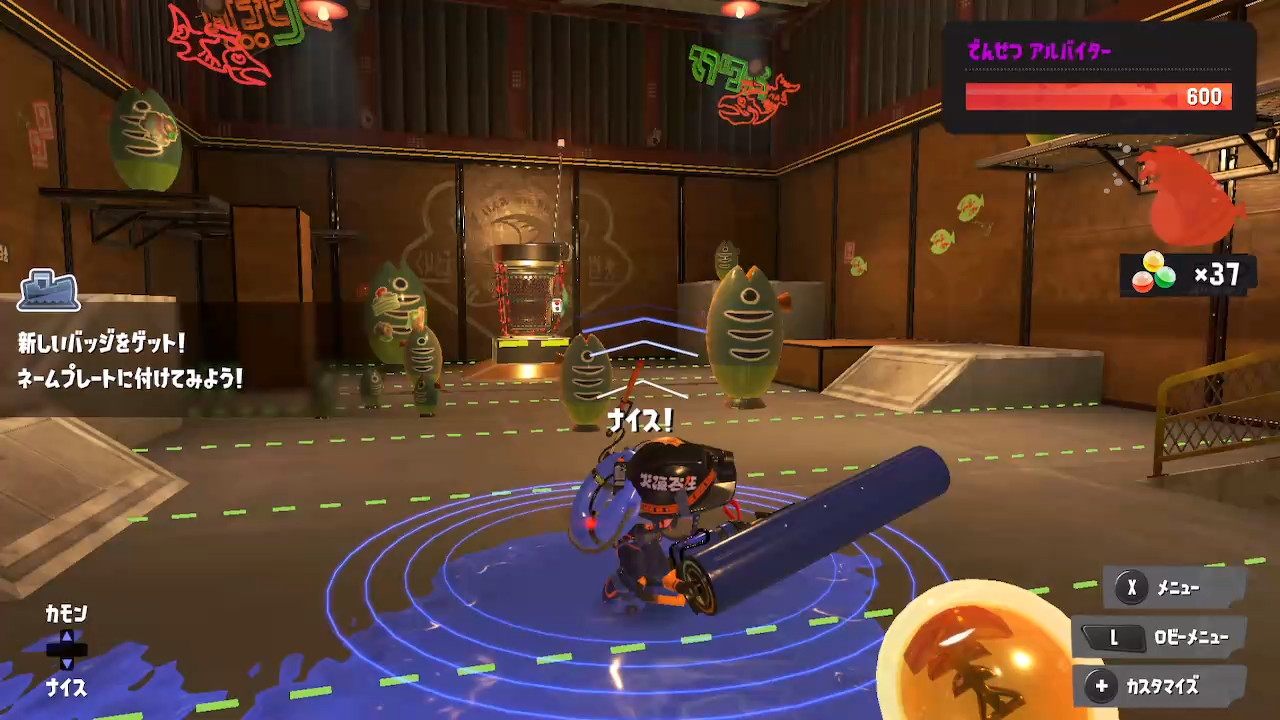Open the メニュー option
1280x720 pixels.
(x=1175, y=588)
